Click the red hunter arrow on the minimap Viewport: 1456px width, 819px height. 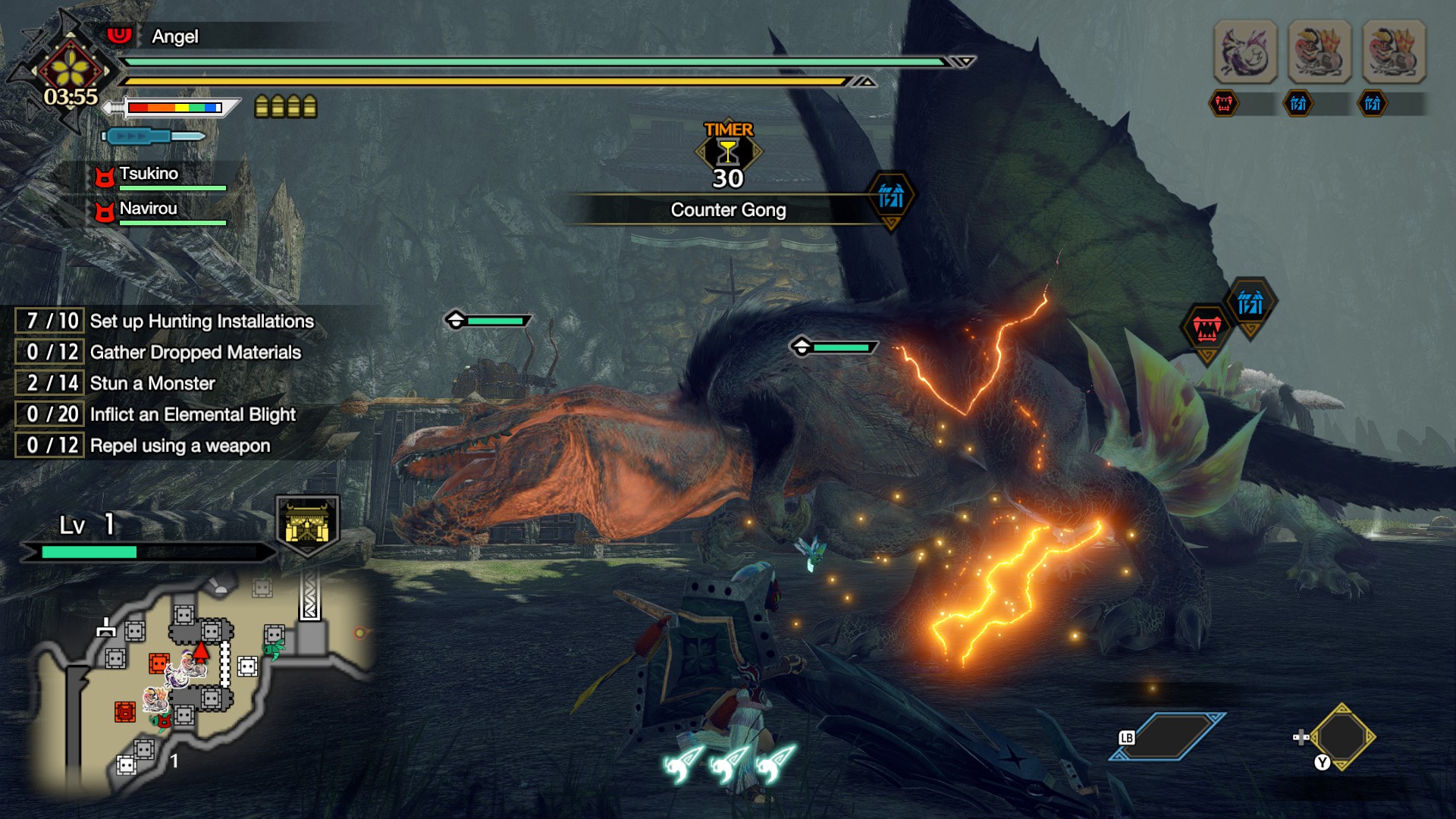coord(200,651)
